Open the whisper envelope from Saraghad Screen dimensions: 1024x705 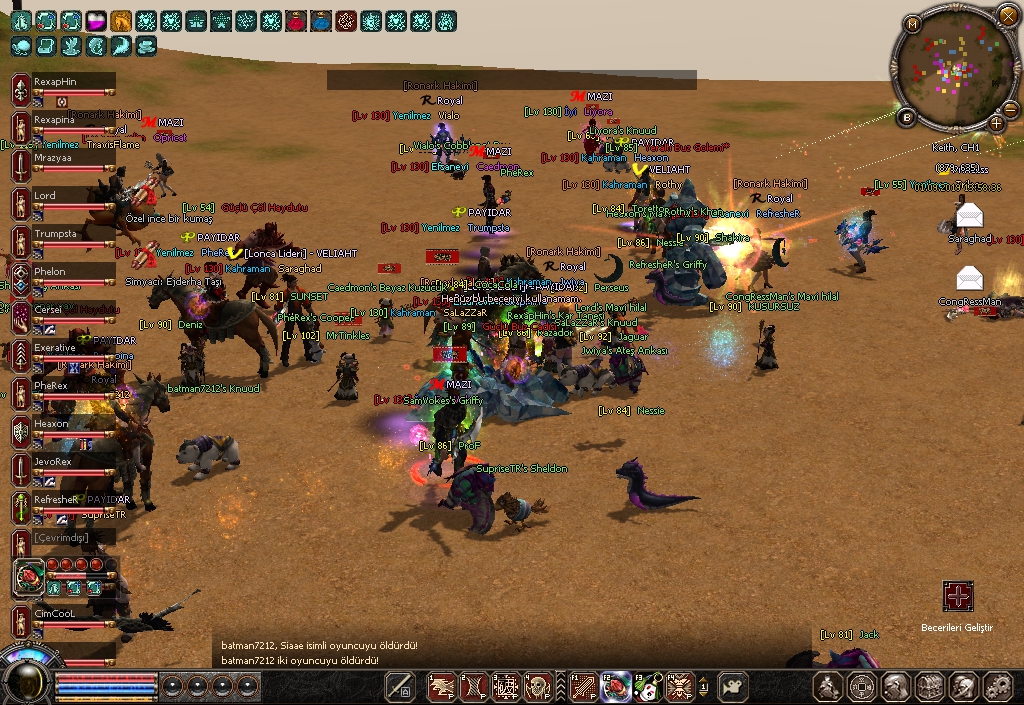[x=969, y=215]
